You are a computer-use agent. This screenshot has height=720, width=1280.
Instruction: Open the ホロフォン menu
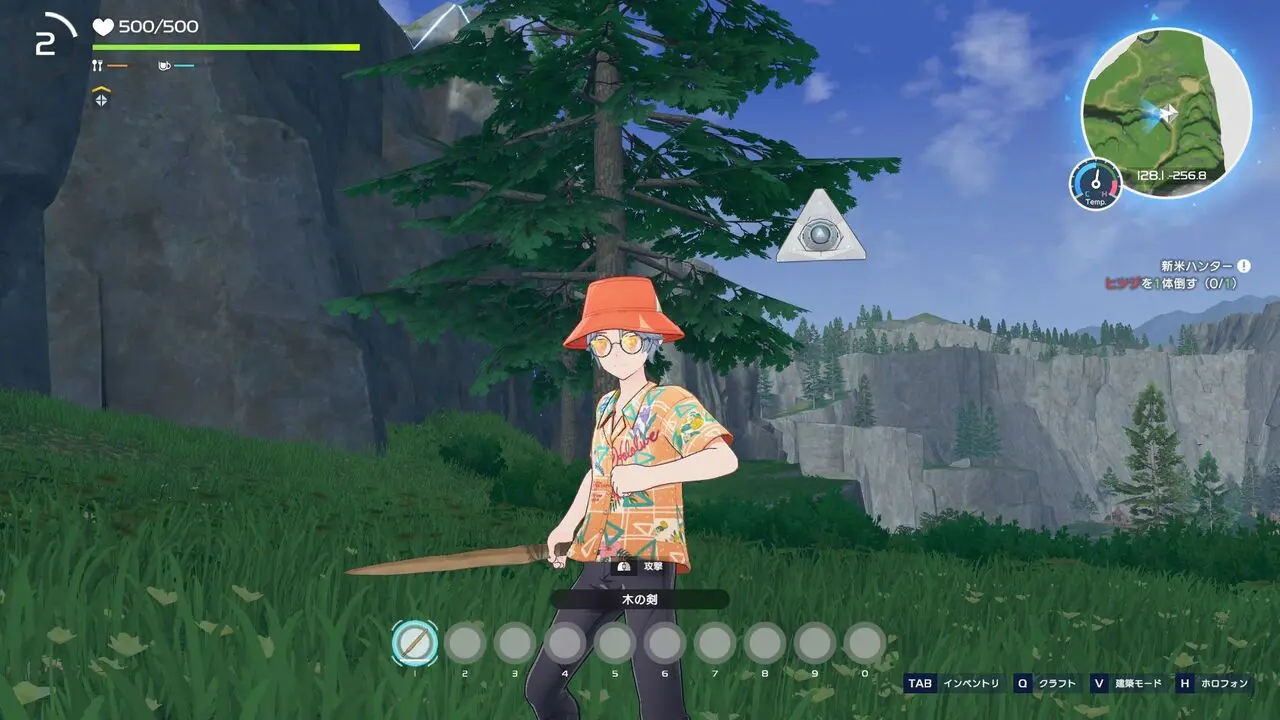click(1213, 684)
